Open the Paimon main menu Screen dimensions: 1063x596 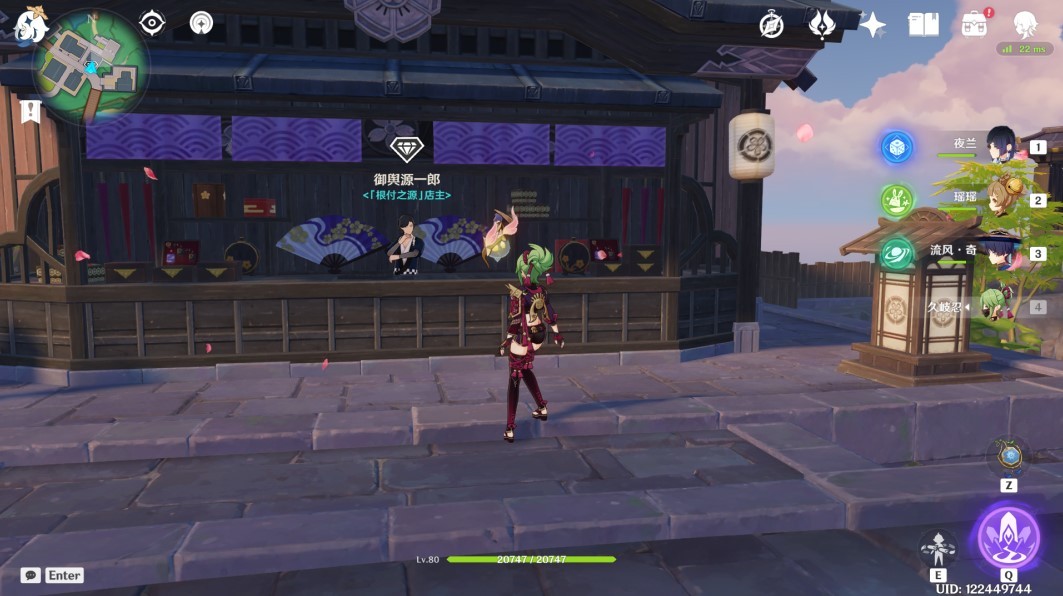(x=30, y=24)
